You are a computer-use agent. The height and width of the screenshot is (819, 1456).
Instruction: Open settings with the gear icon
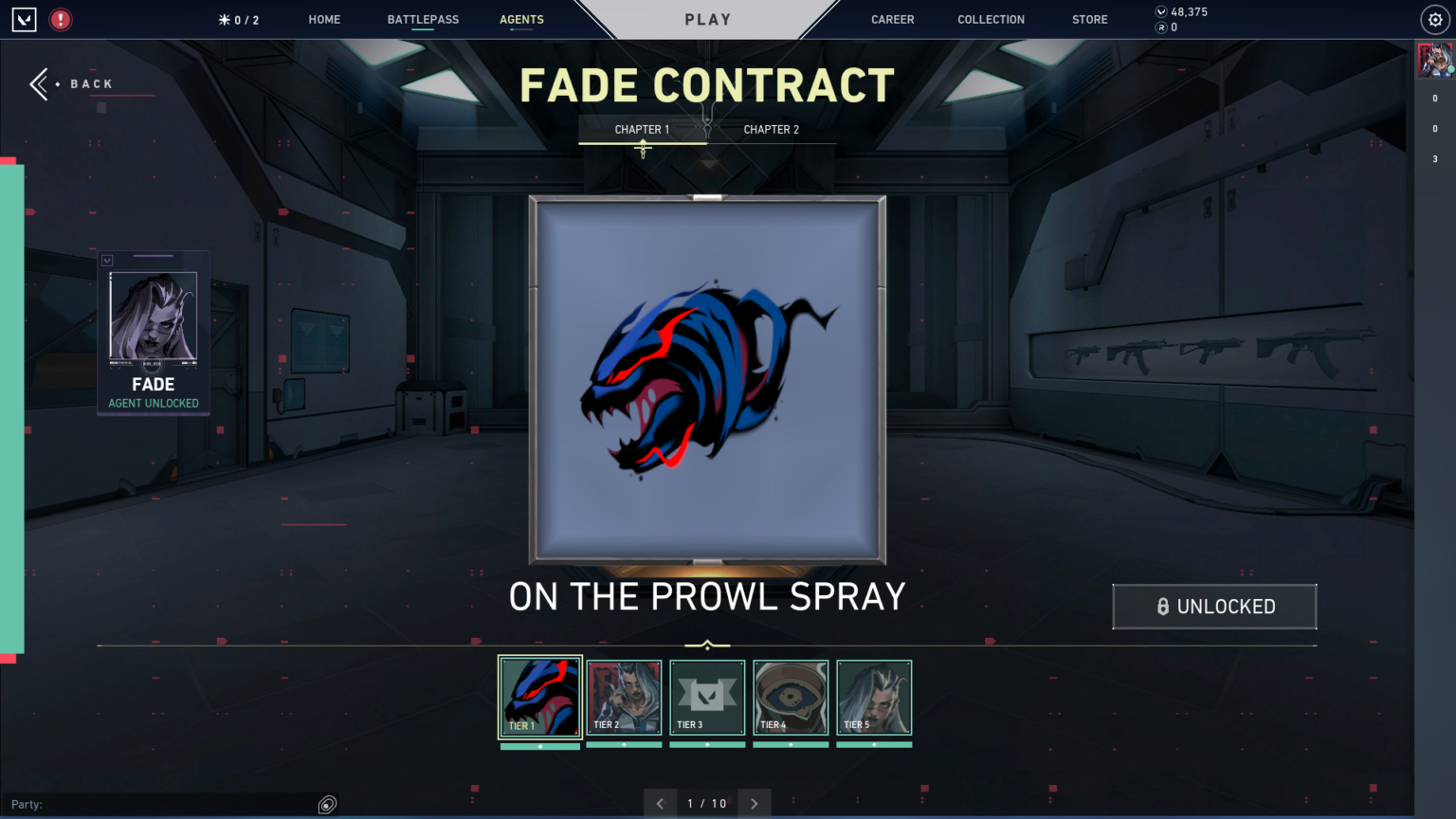(1434, 18)
